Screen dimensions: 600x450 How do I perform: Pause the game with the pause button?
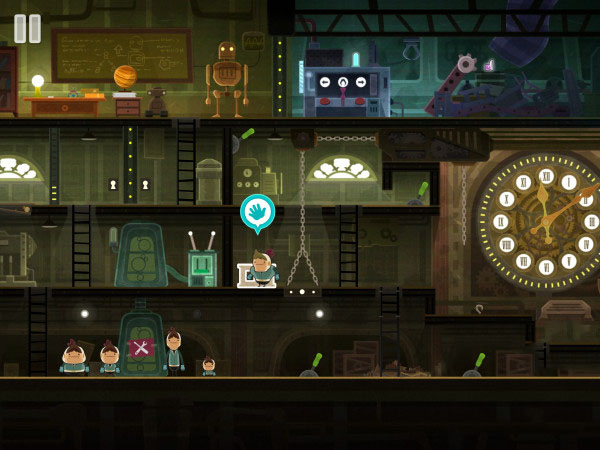(28, 28)
